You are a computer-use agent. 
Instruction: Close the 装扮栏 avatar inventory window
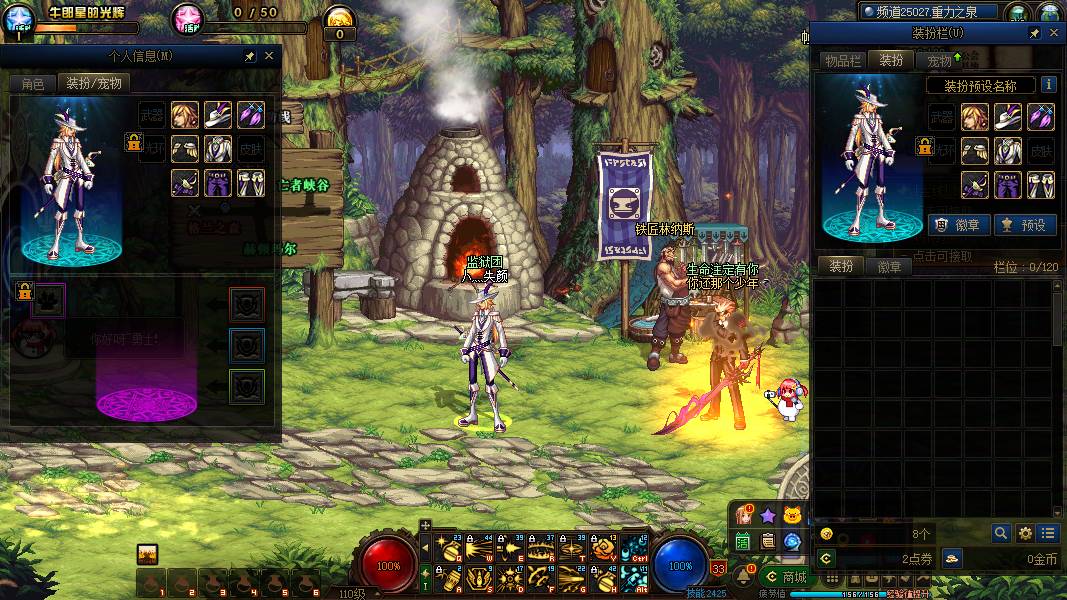tap(1054, 33)
